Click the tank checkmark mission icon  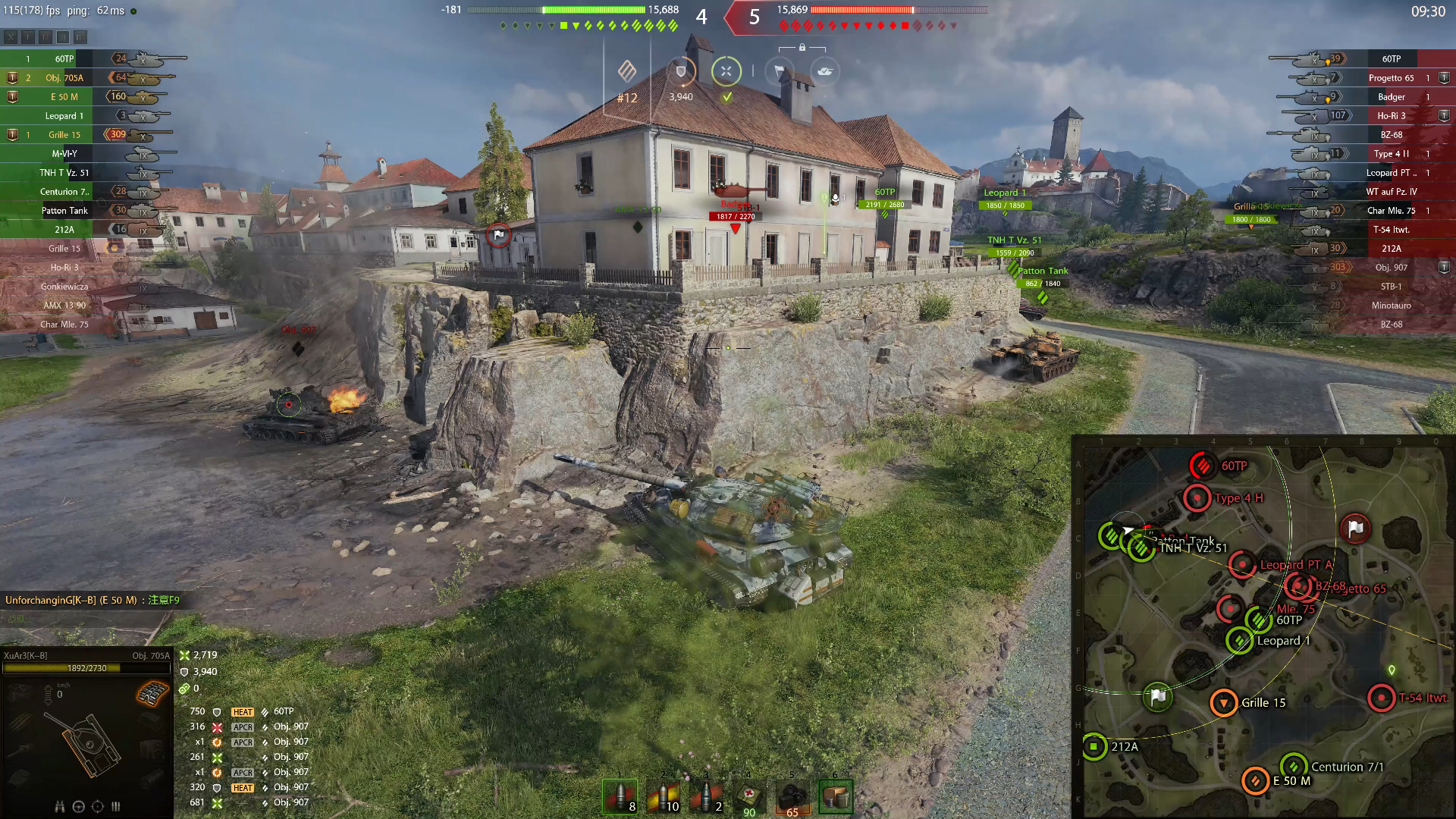pyautogui.click(x=825, y=71)
